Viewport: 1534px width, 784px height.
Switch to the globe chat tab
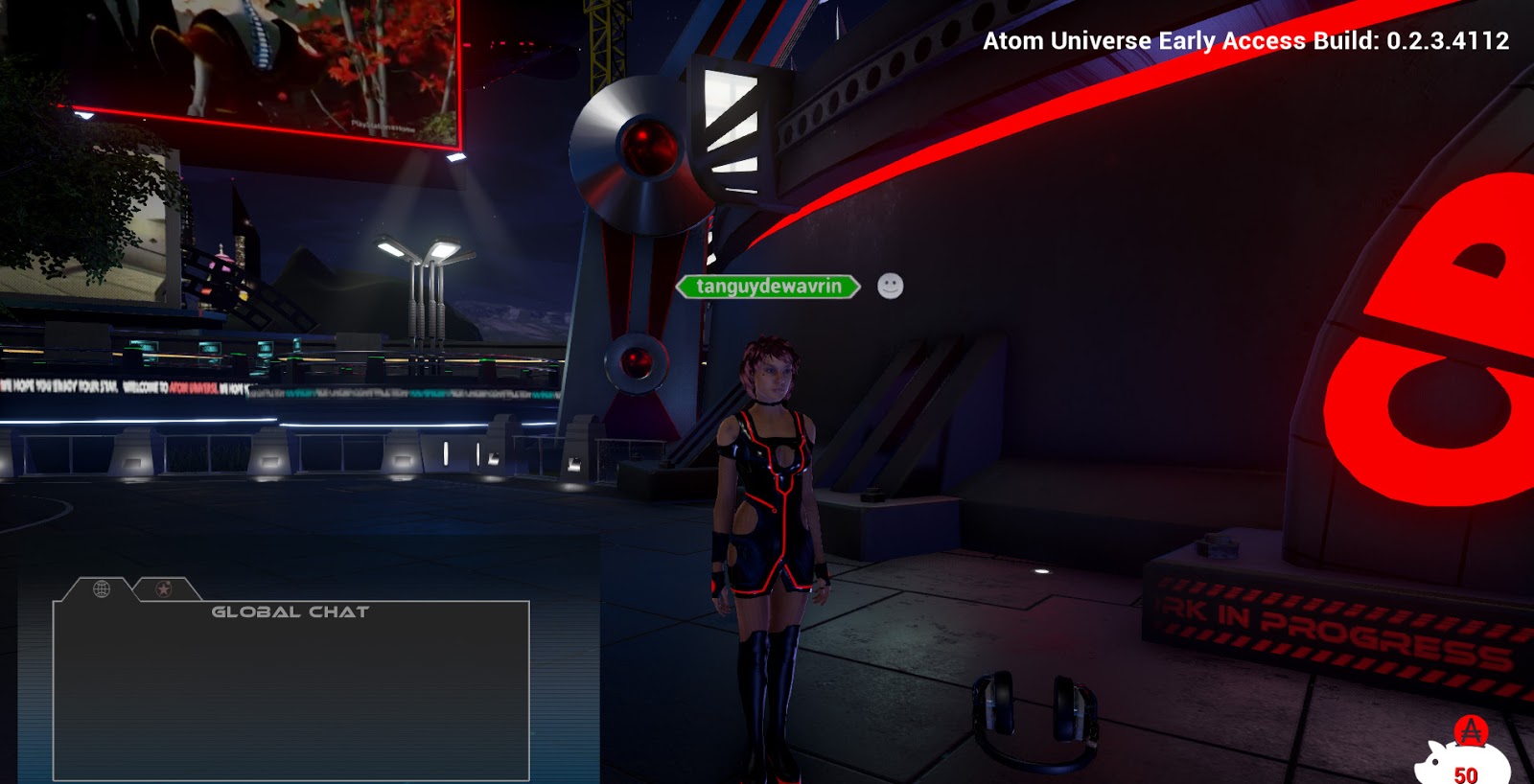pos(102,588)
